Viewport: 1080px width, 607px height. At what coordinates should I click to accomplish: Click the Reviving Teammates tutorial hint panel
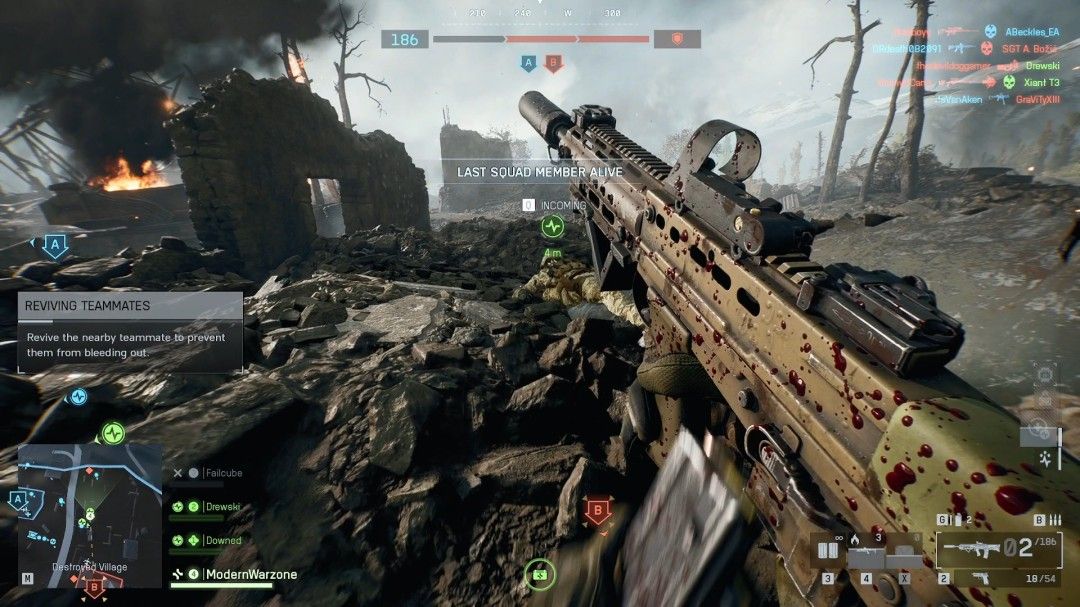click(x=130, y=332)
